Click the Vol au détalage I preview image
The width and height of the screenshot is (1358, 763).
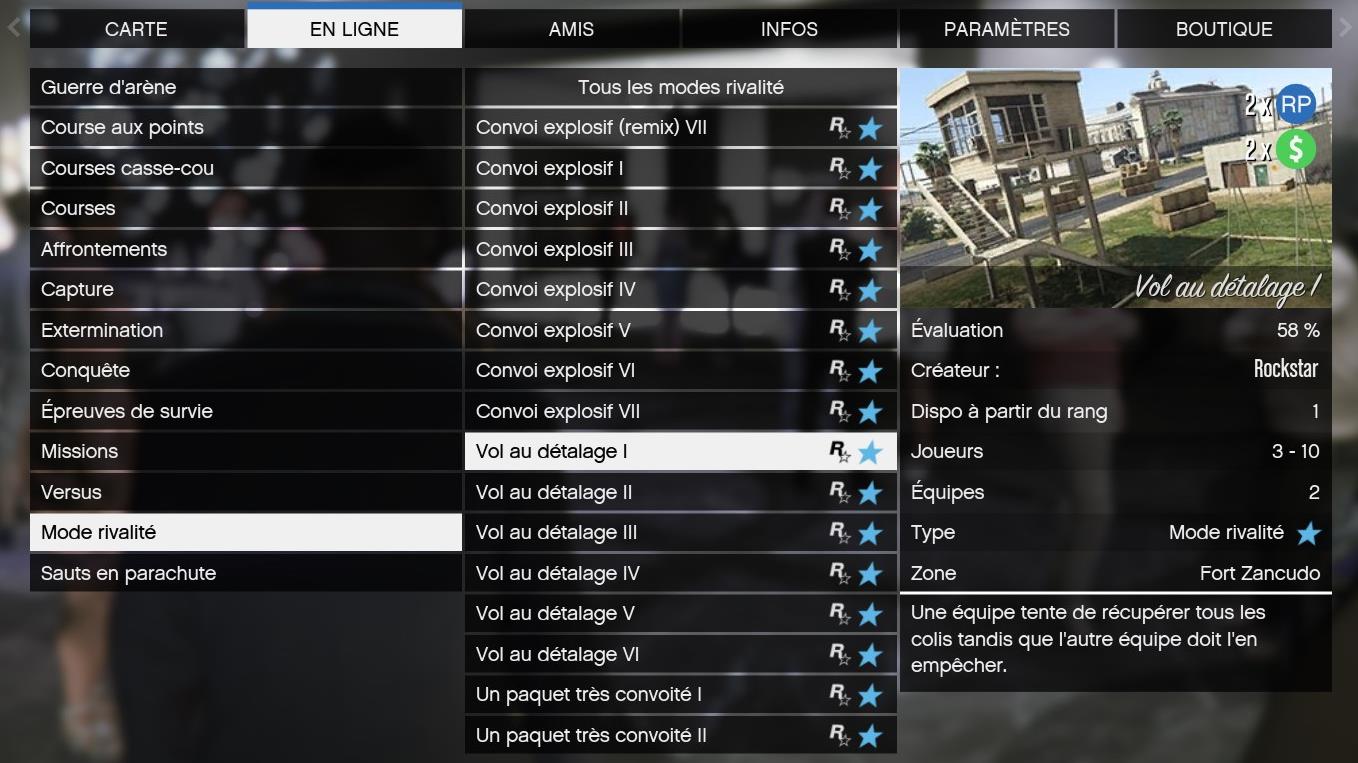pyautogui.click(x=1115, y=185)
